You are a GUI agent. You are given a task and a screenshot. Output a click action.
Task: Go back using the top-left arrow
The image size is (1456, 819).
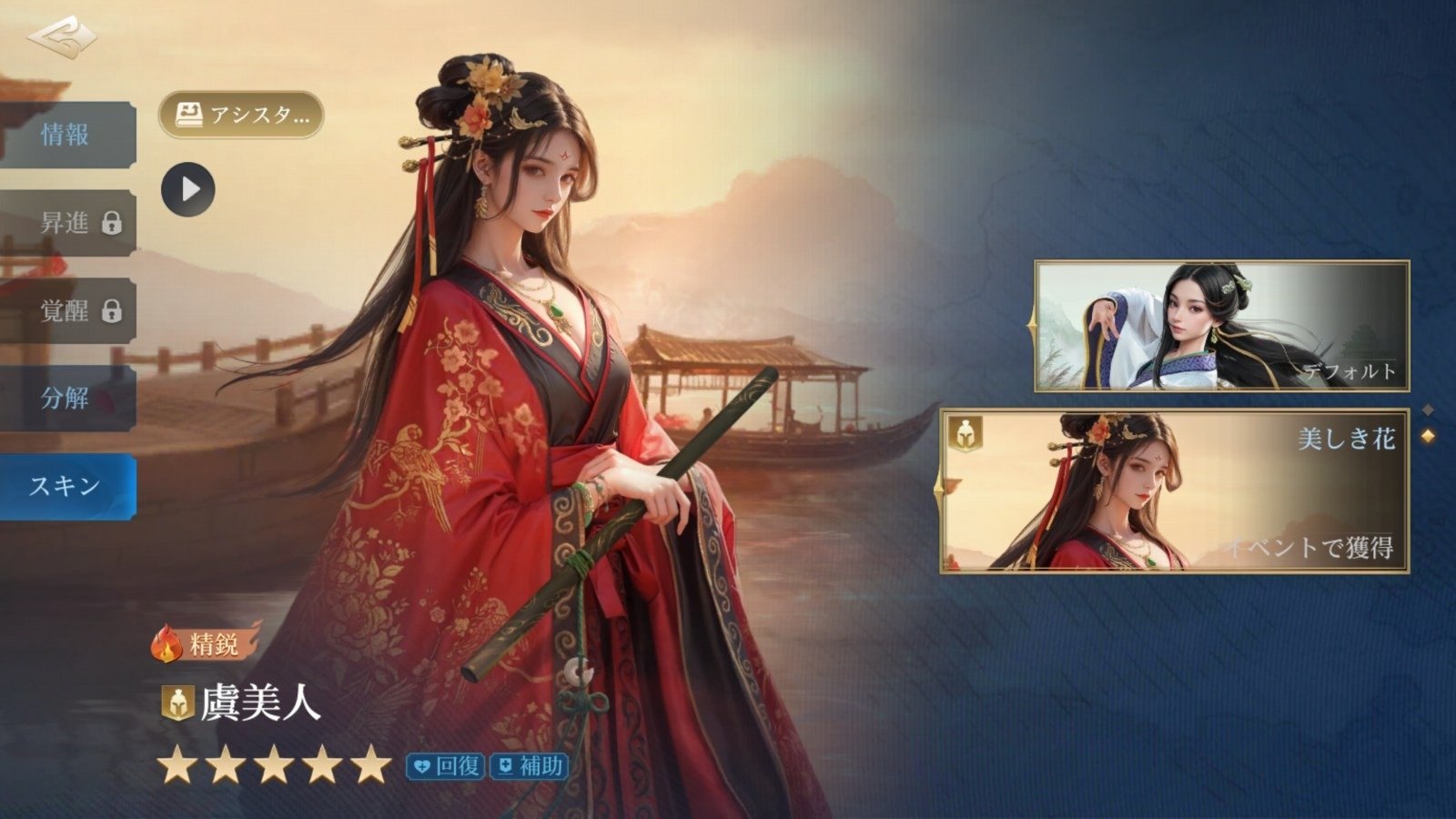pos(61,38)
